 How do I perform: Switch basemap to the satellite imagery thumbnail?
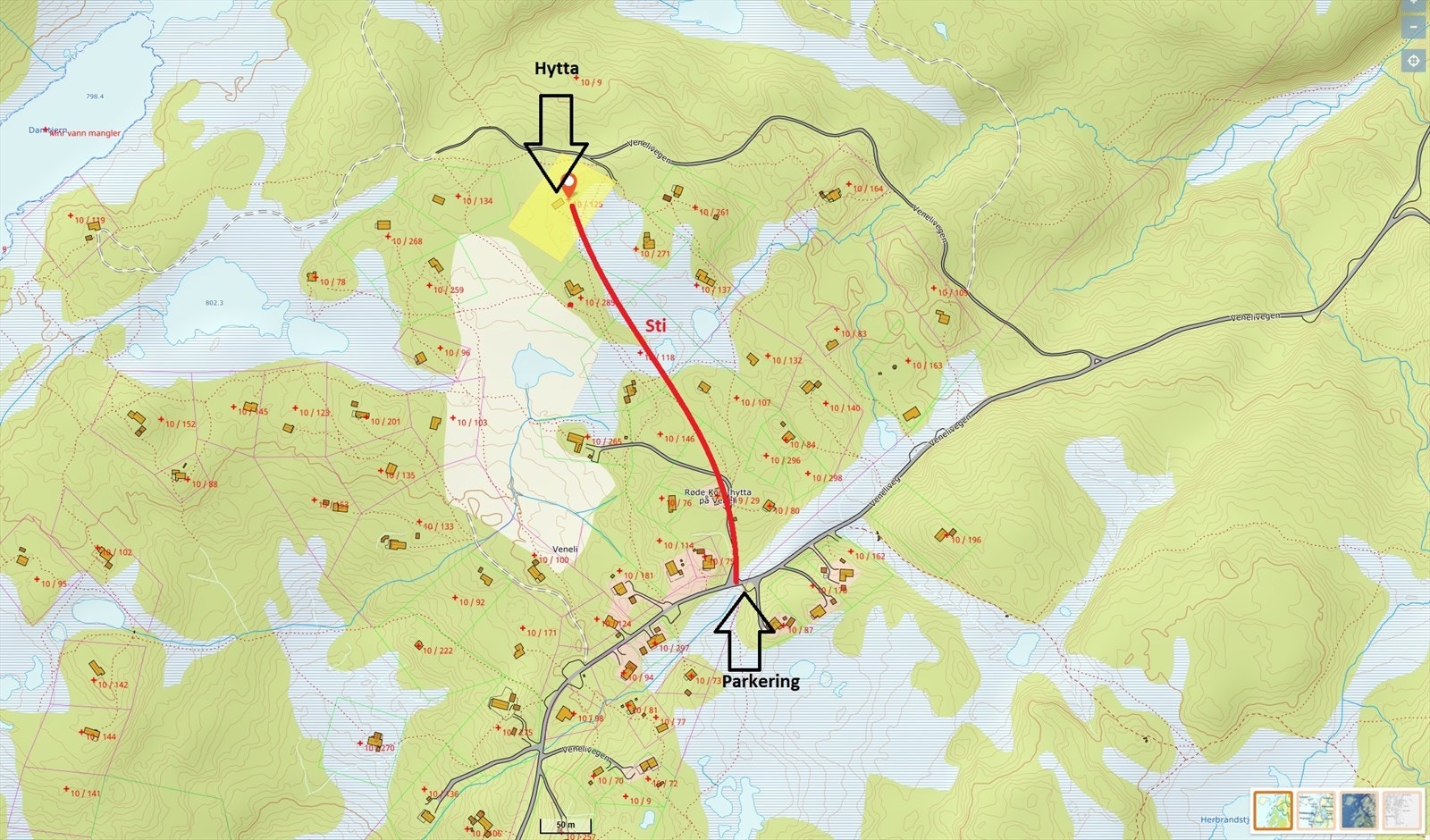pyautogui.click(x=1358, y=811)
